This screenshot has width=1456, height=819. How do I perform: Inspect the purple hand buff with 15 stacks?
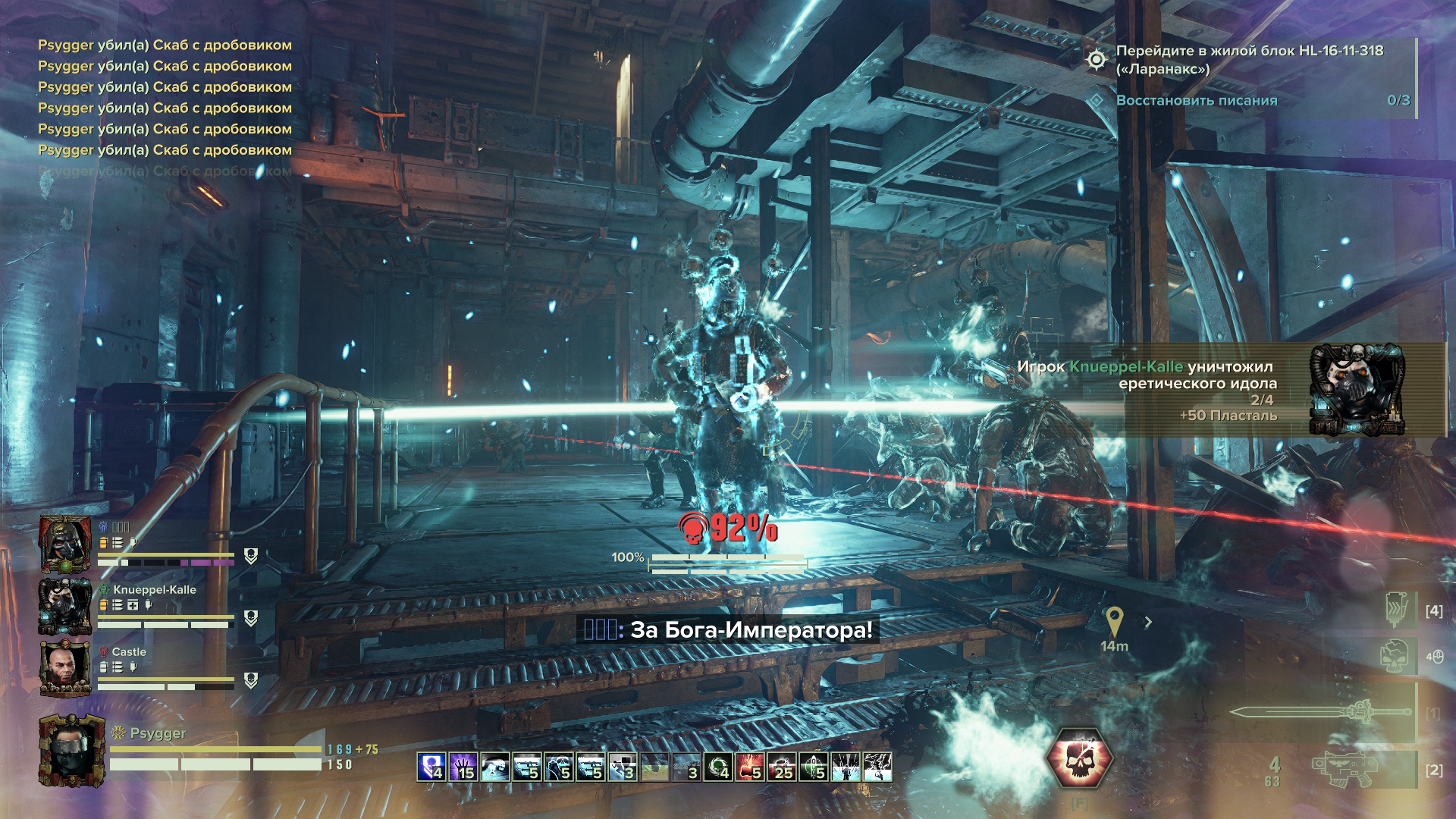pyautogui.click(x=463, y=767)
